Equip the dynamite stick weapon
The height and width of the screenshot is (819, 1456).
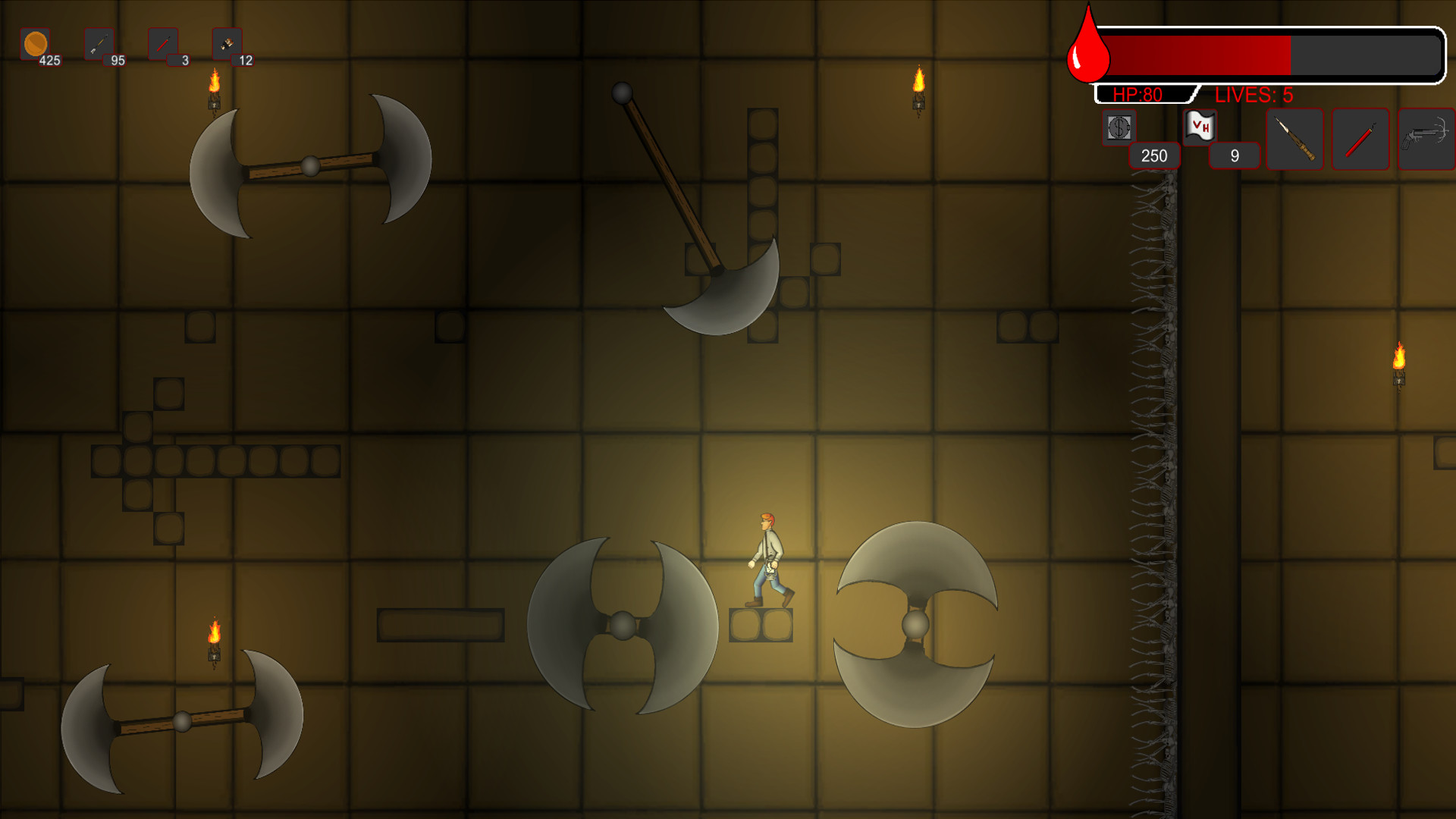click(x=1360, y=140)
